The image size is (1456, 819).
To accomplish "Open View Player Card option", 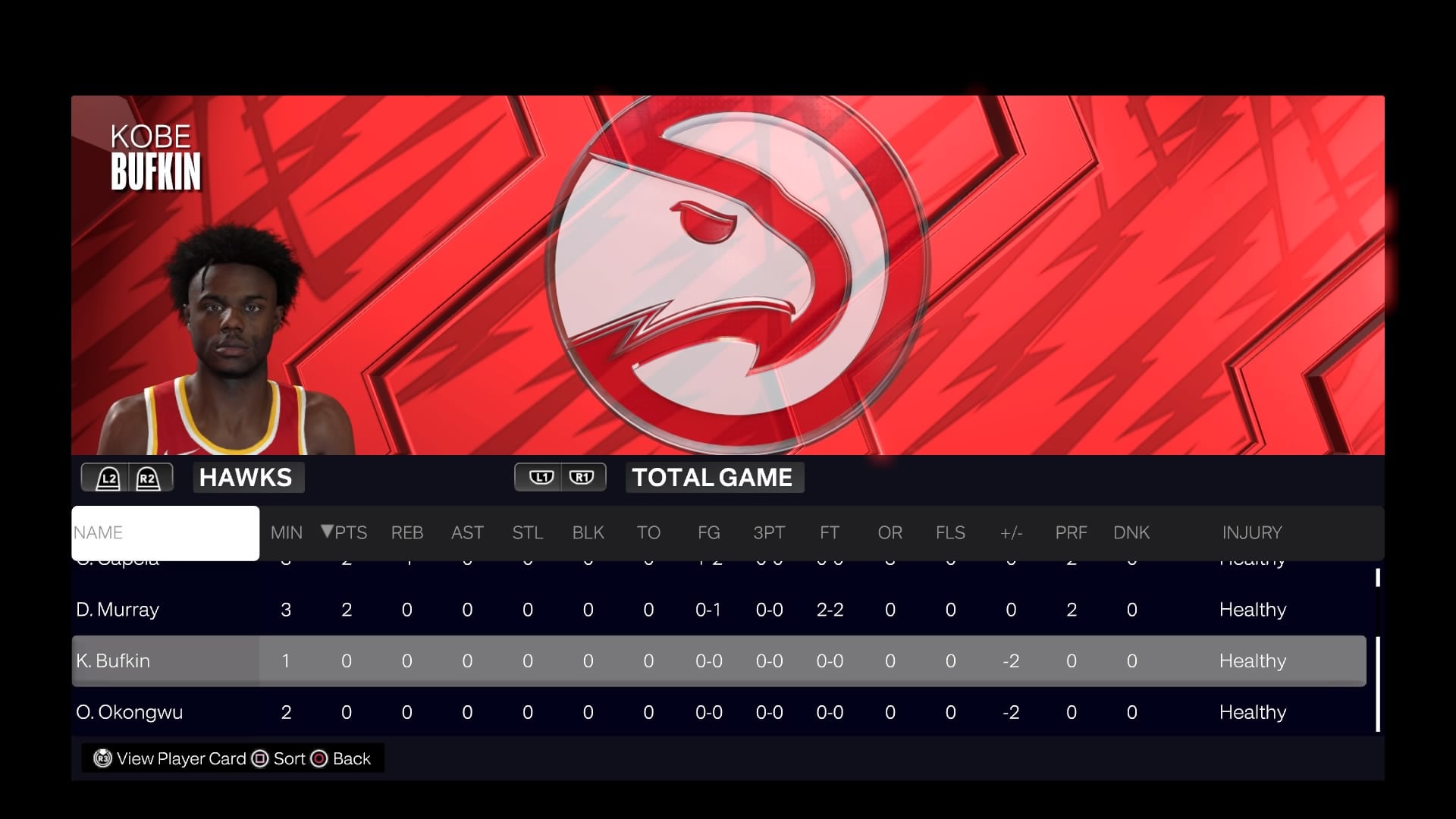I will pos(171,759).
